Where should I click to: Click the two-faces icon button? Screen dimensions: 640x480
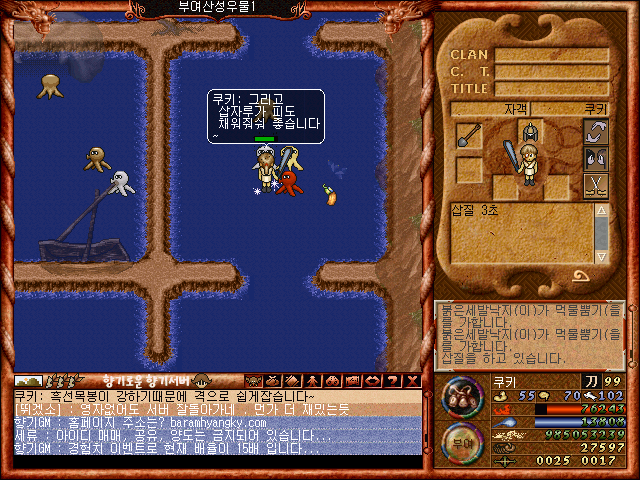596,158
